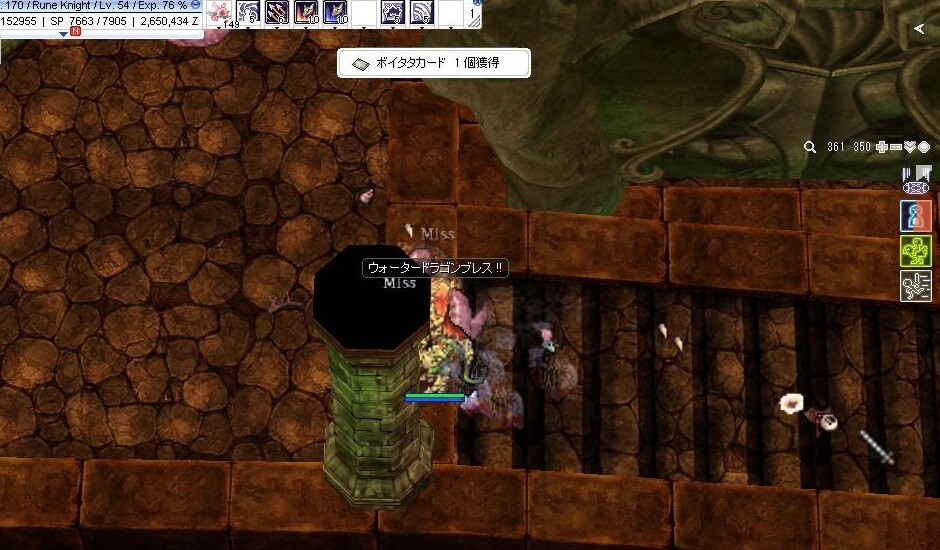Image resolution: width=940 pixels, height=550 pixels.
Task: Use the pink flower item in the hotbar
Action: pyautogui.click(x=220, y=12)
